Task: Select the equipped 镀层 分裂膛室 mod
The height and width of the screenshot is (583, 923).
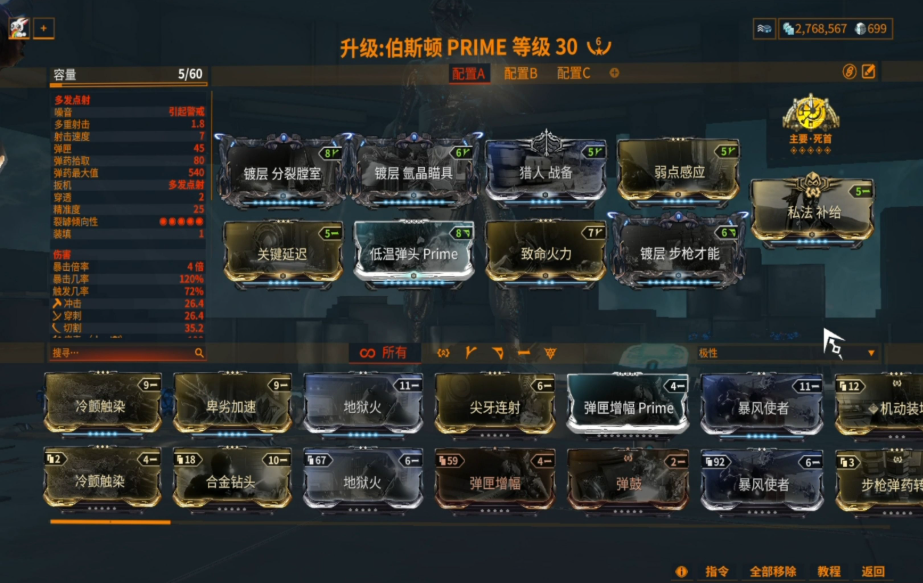Action: [283, 172]
